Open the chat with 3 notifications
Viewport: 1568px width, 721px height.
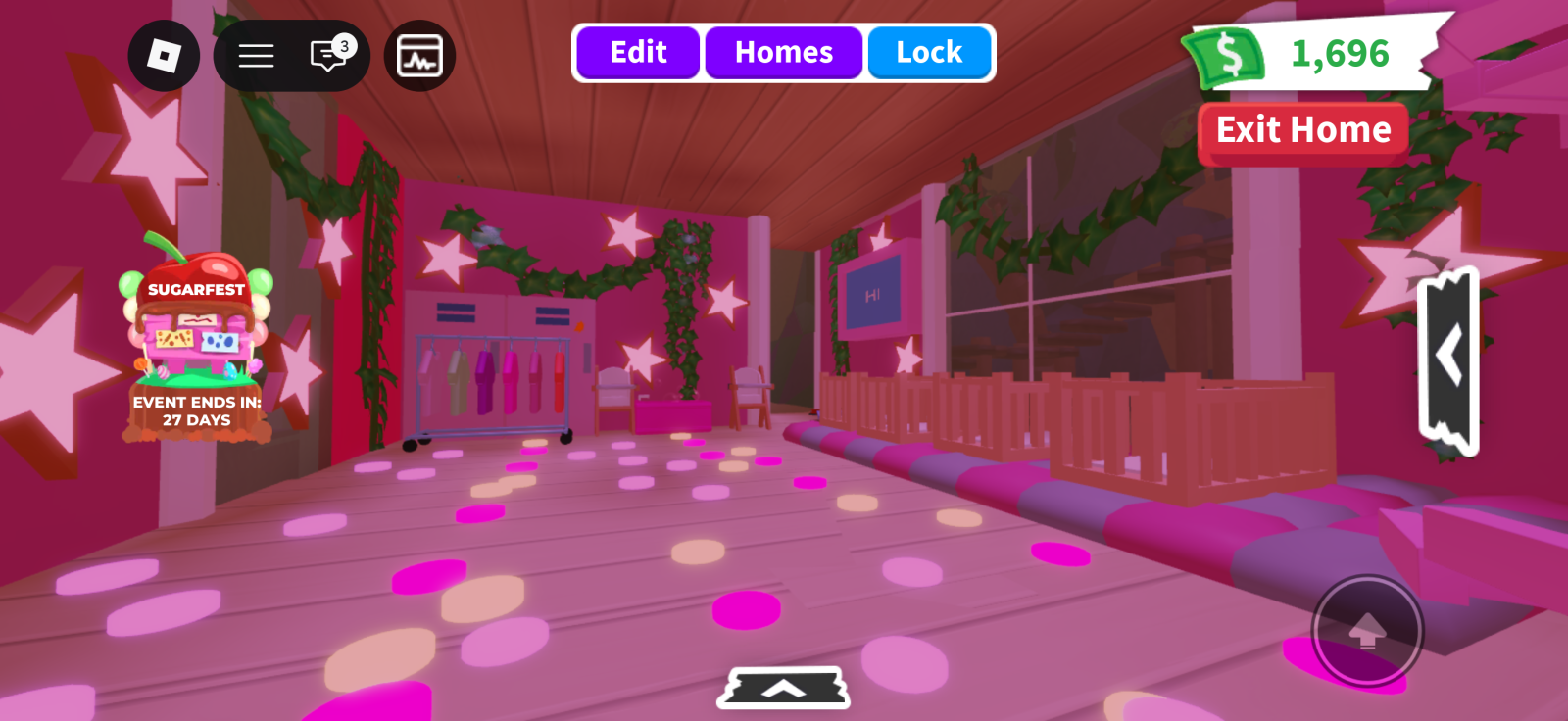click(329, 56)
